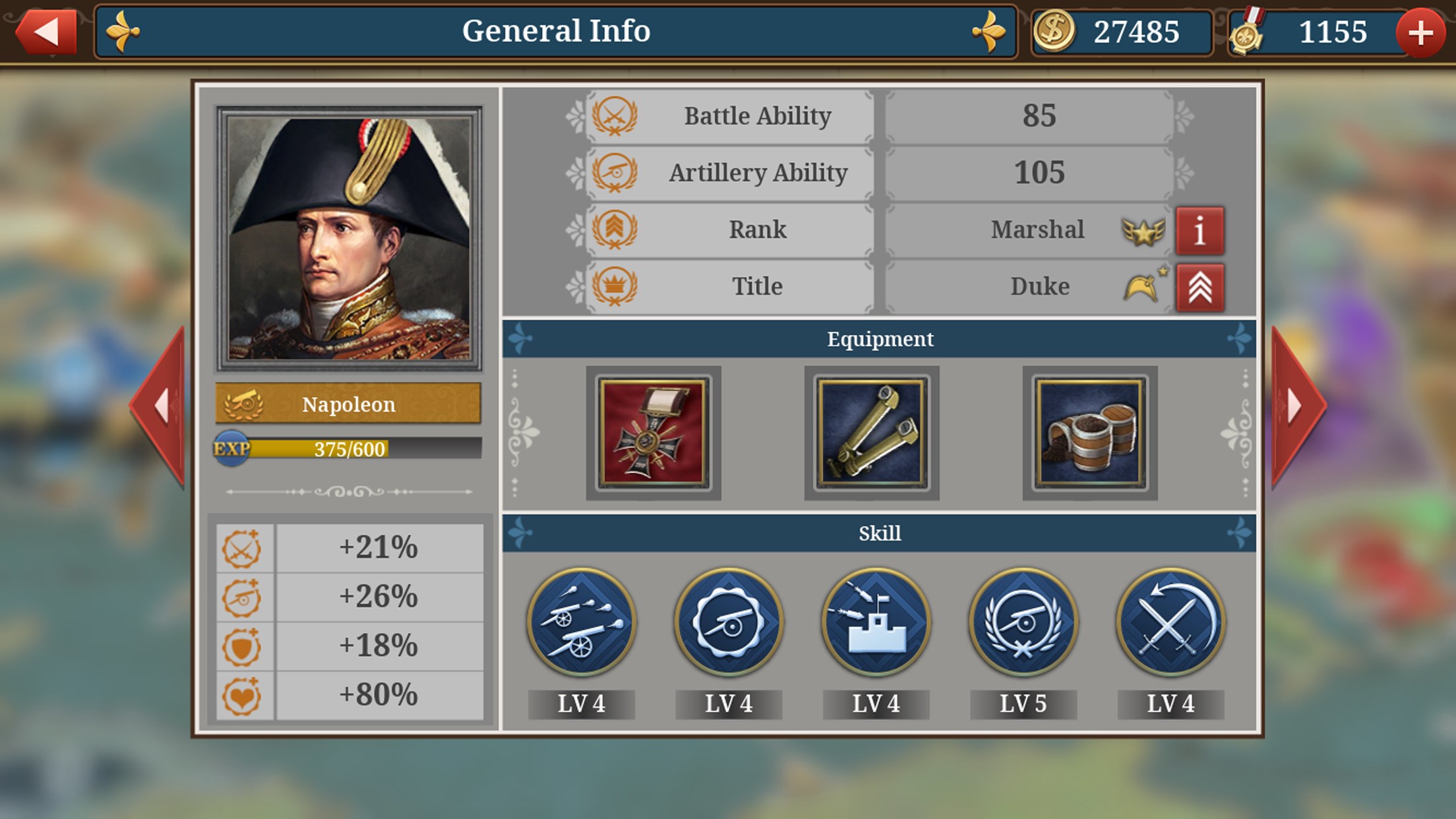Show rank info for Marshal

1199,230
